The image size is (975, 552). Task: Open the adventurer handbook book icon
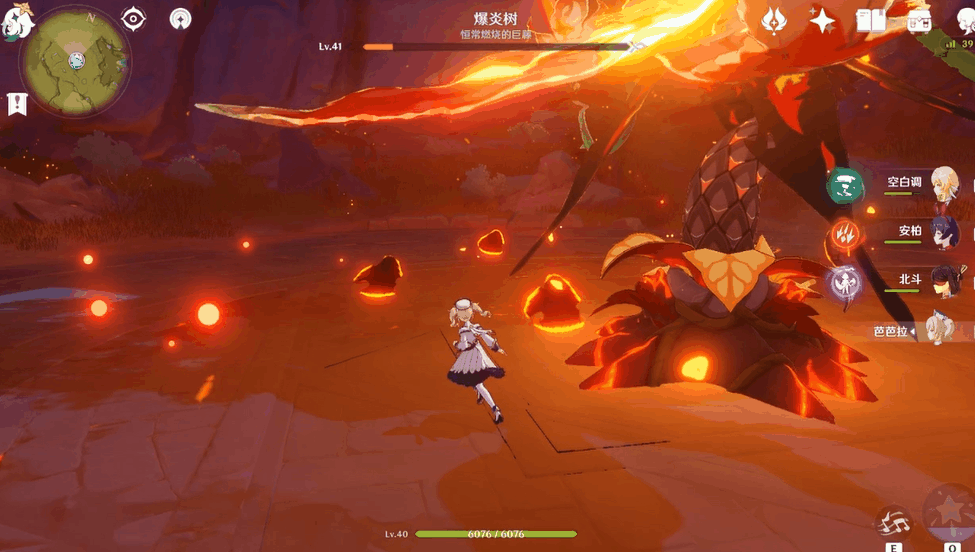[870, 21]
